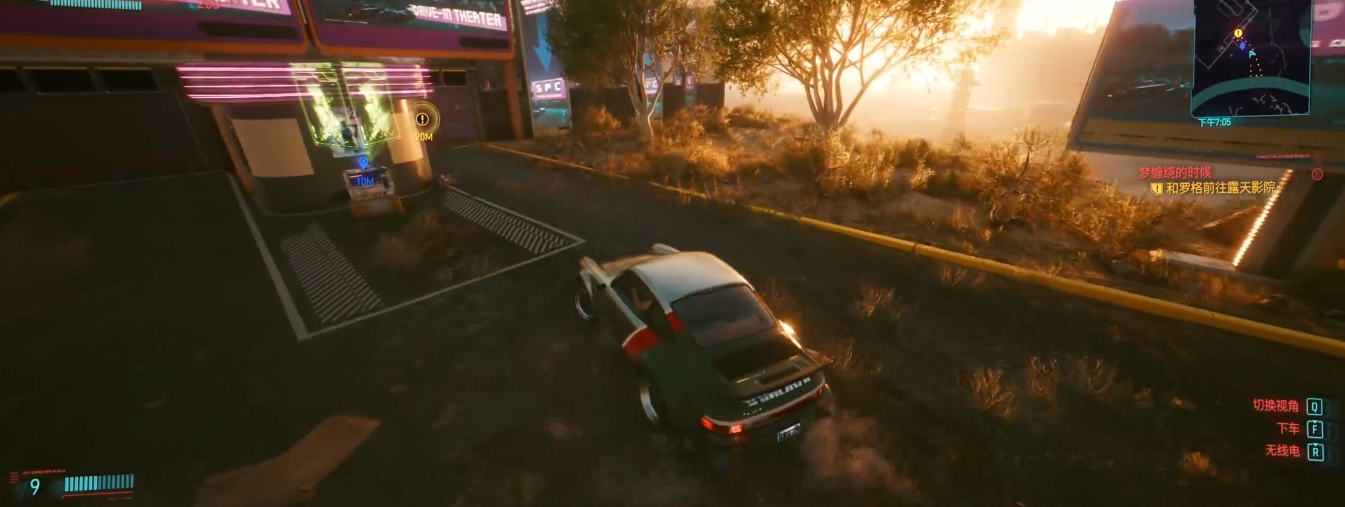Click the blue waypoint pin on the minimap
Viewport: 1345px width, 507px height.
tap(1243, 45)
